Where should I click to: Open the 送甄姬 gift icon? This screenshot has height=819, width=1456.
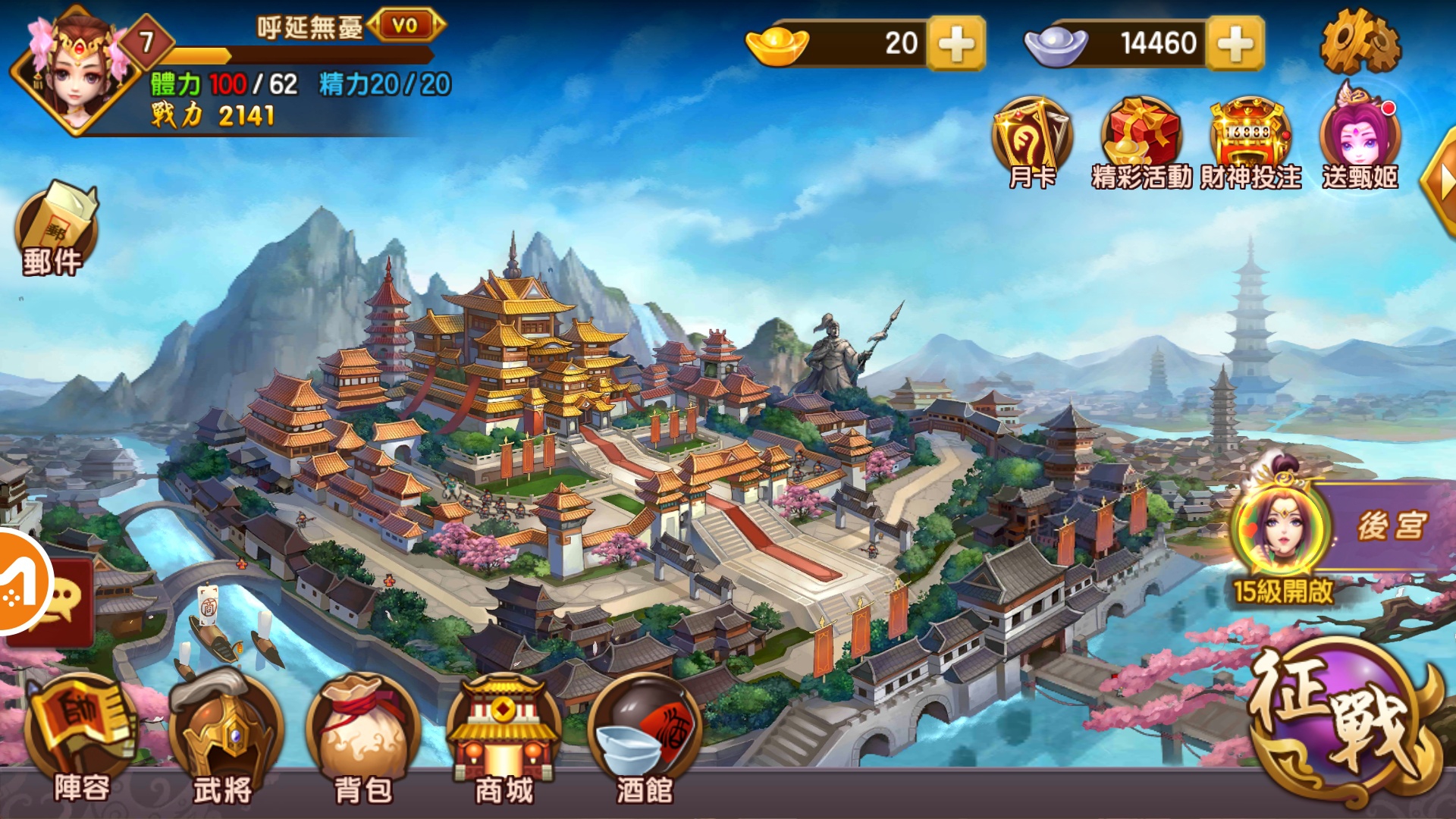1357,136
